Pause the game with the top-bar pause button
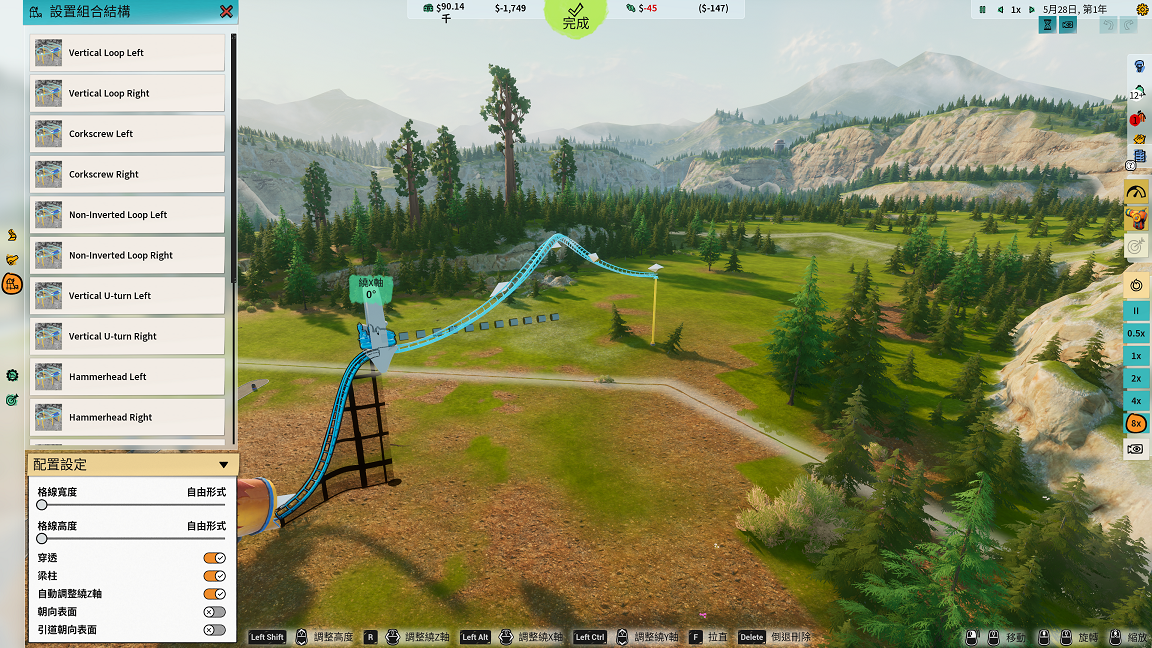Screen dimensions: 1152x648 point(983,9)
